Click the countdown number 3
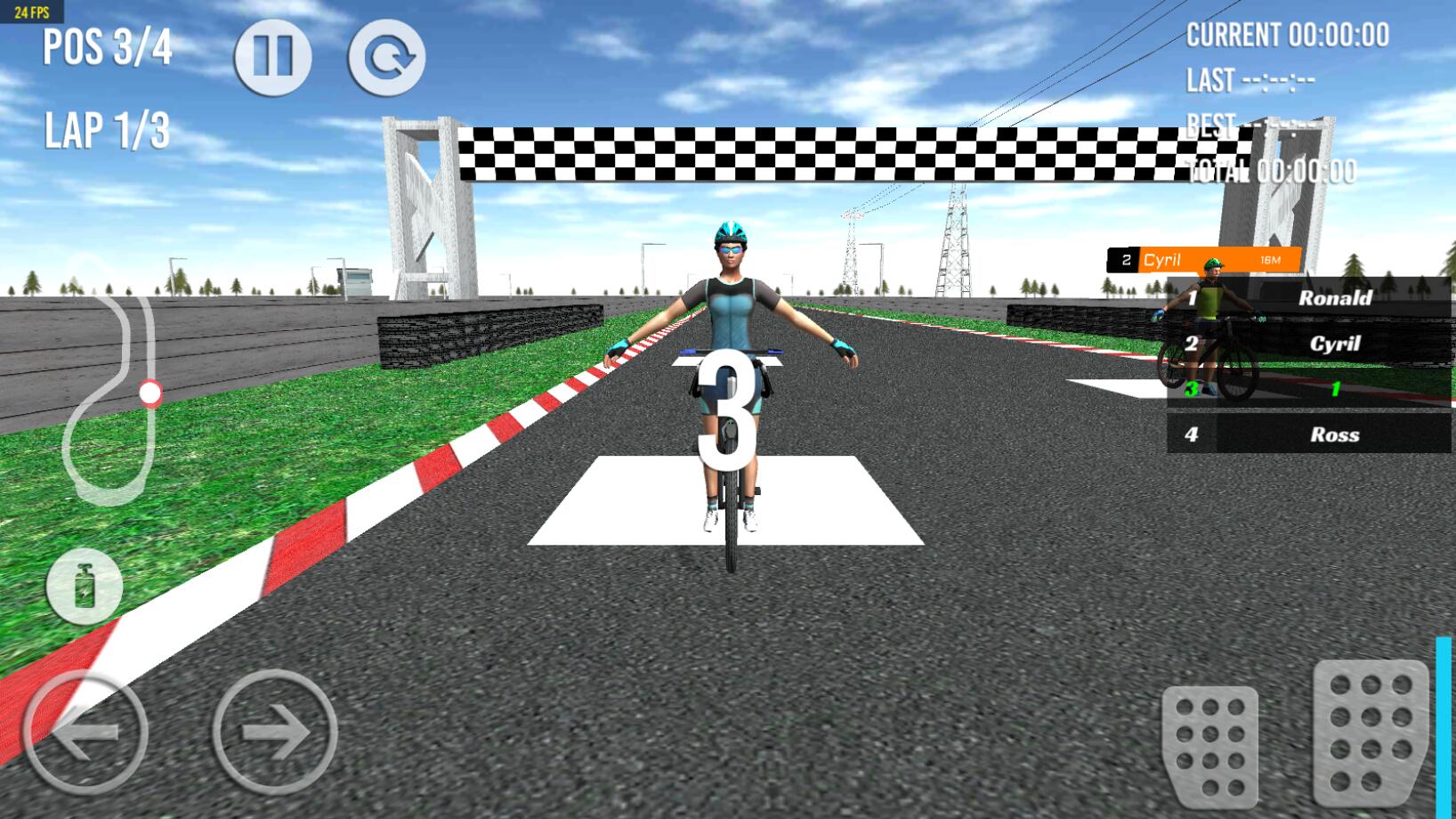The image size is (1456, 819). (728, 409)
